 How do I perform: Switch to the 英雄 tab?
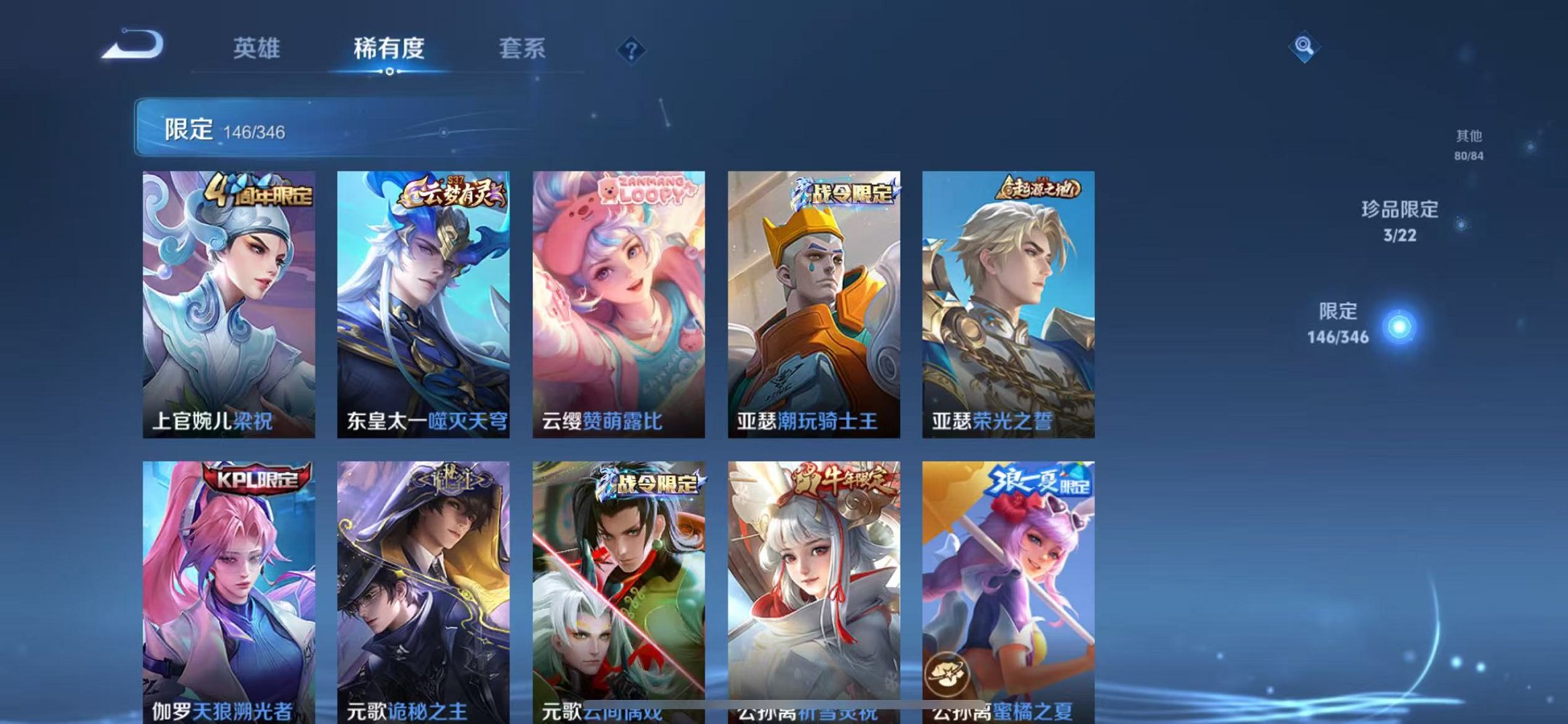pos(259,50)
